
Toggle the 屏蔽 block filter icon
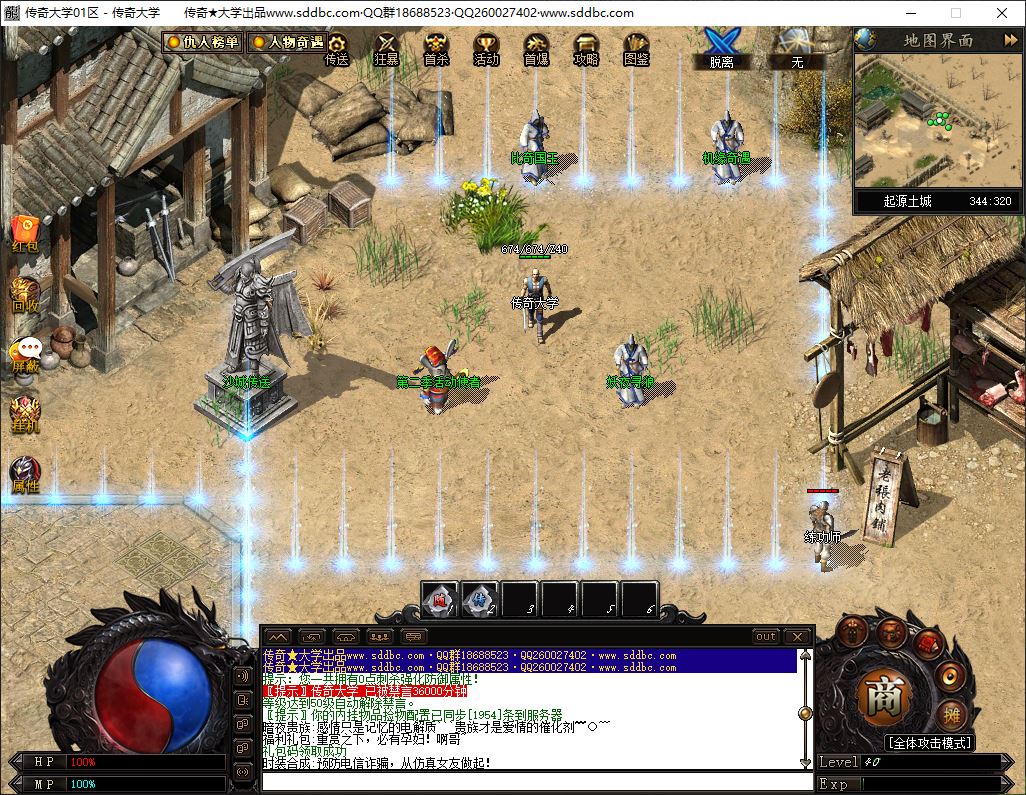point(26,354)
